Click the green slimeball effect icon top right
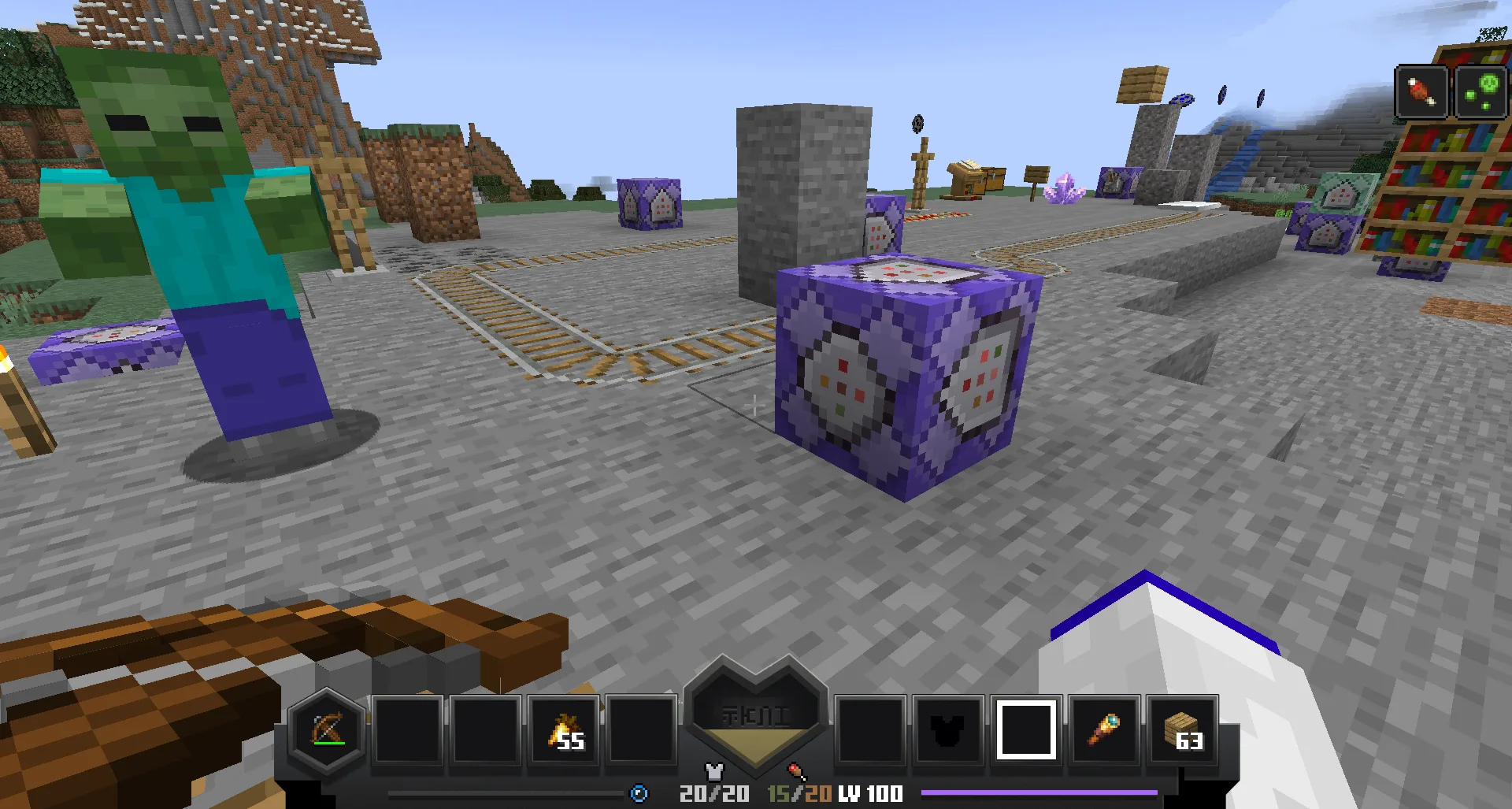 coord(1484,90)
